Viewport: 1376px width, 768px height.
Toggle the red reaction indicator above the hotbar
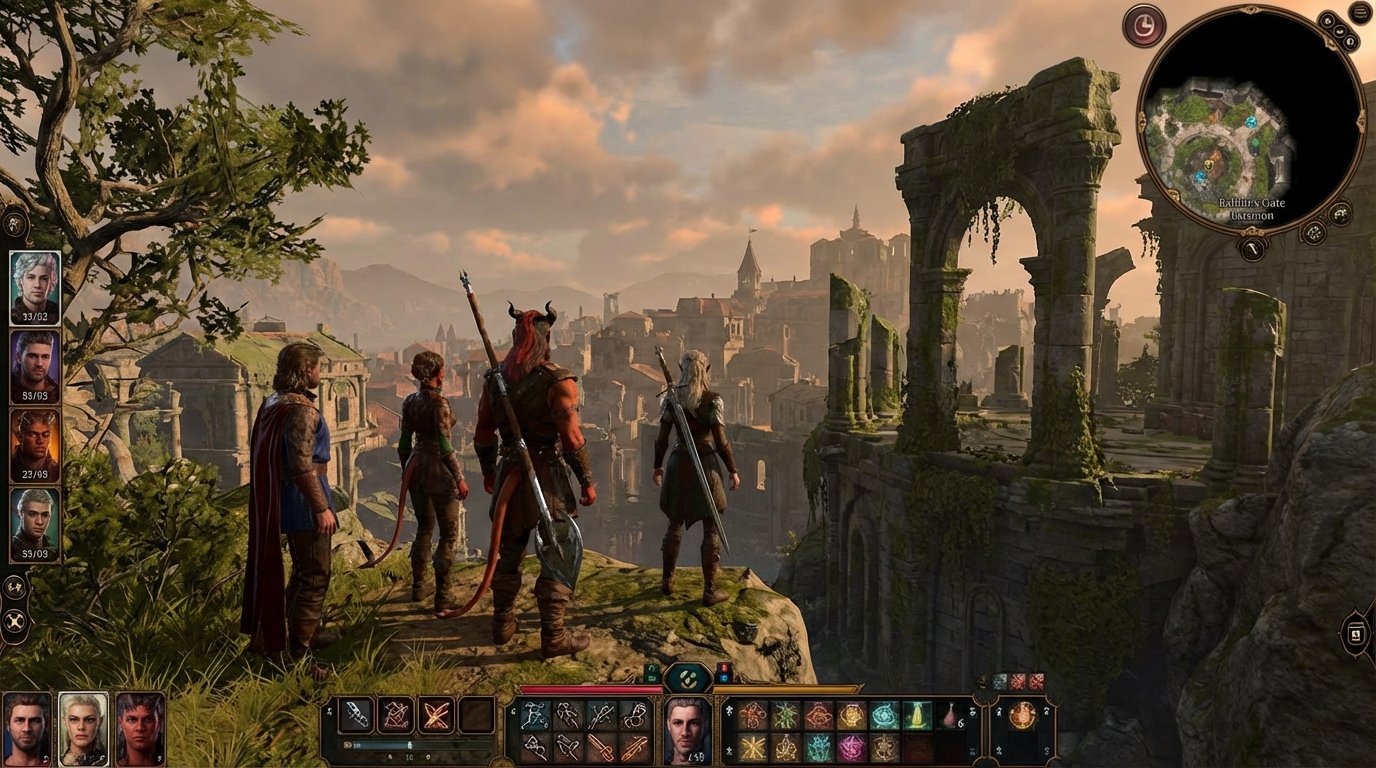pyautogui.click(x=722, y=667)
